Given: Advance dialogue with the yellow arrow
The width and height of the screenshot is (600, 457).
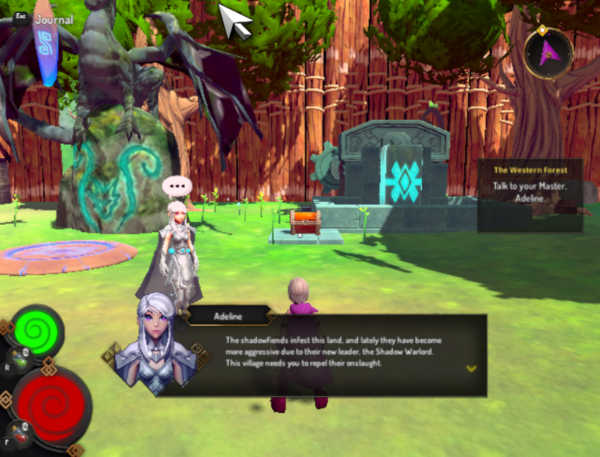Looking at the screenshot, I should click(x=472, y=367).
